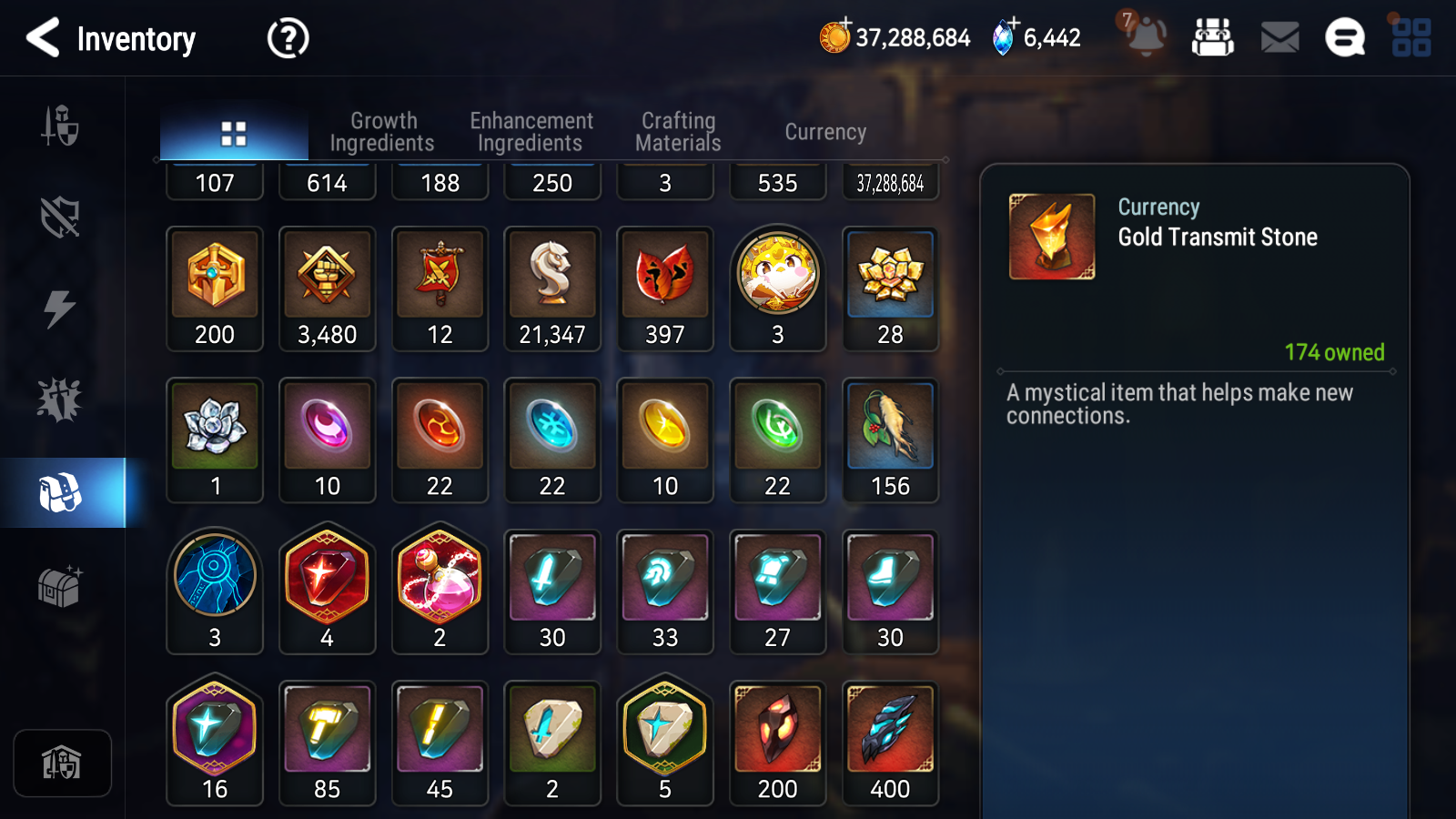View the Enhancement Ingredients tab
The image size is (1456, 819).
pyautogui.click(x=531, y=131)
